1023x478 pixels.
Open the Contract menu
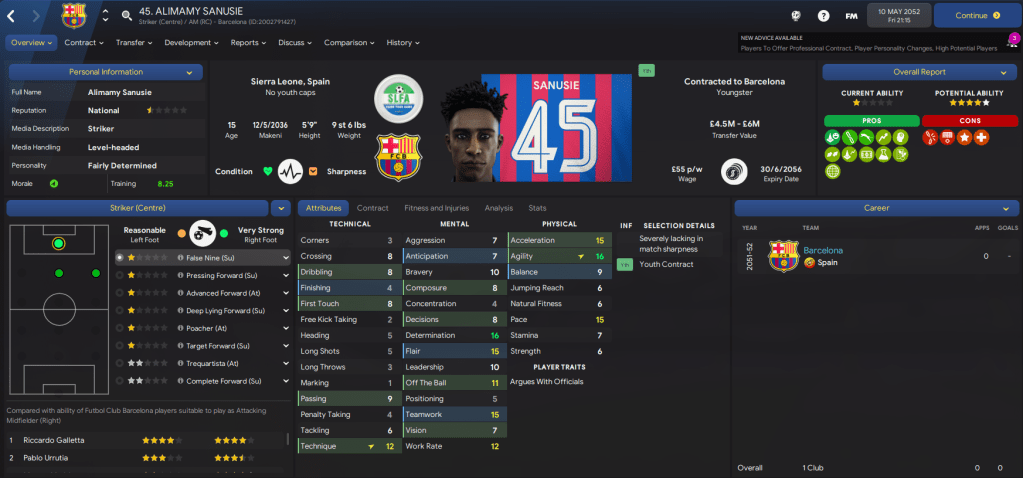84,43
